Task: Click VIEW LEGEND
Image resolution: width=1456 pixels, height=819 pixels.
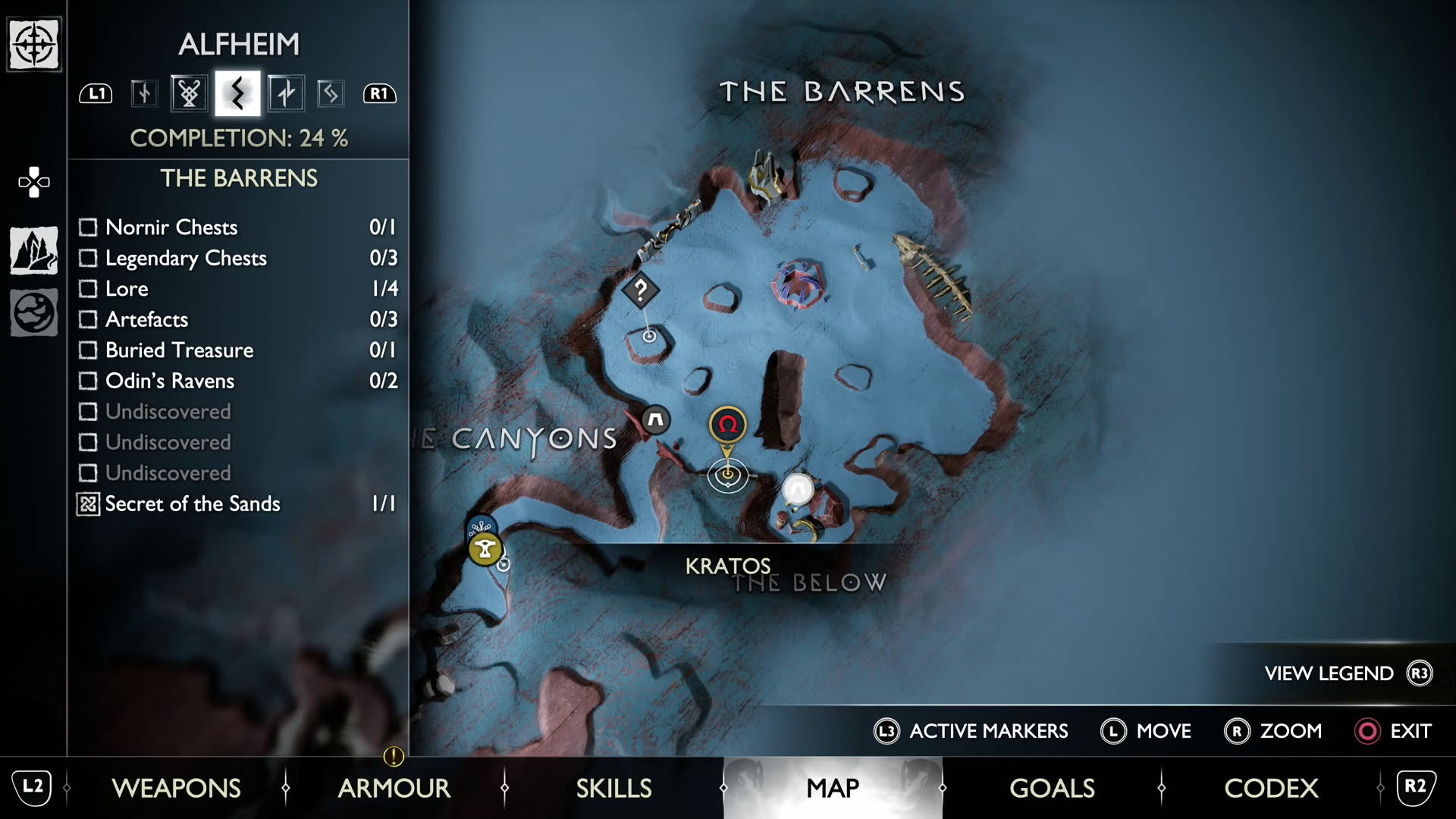Action: pos(1329,673)
